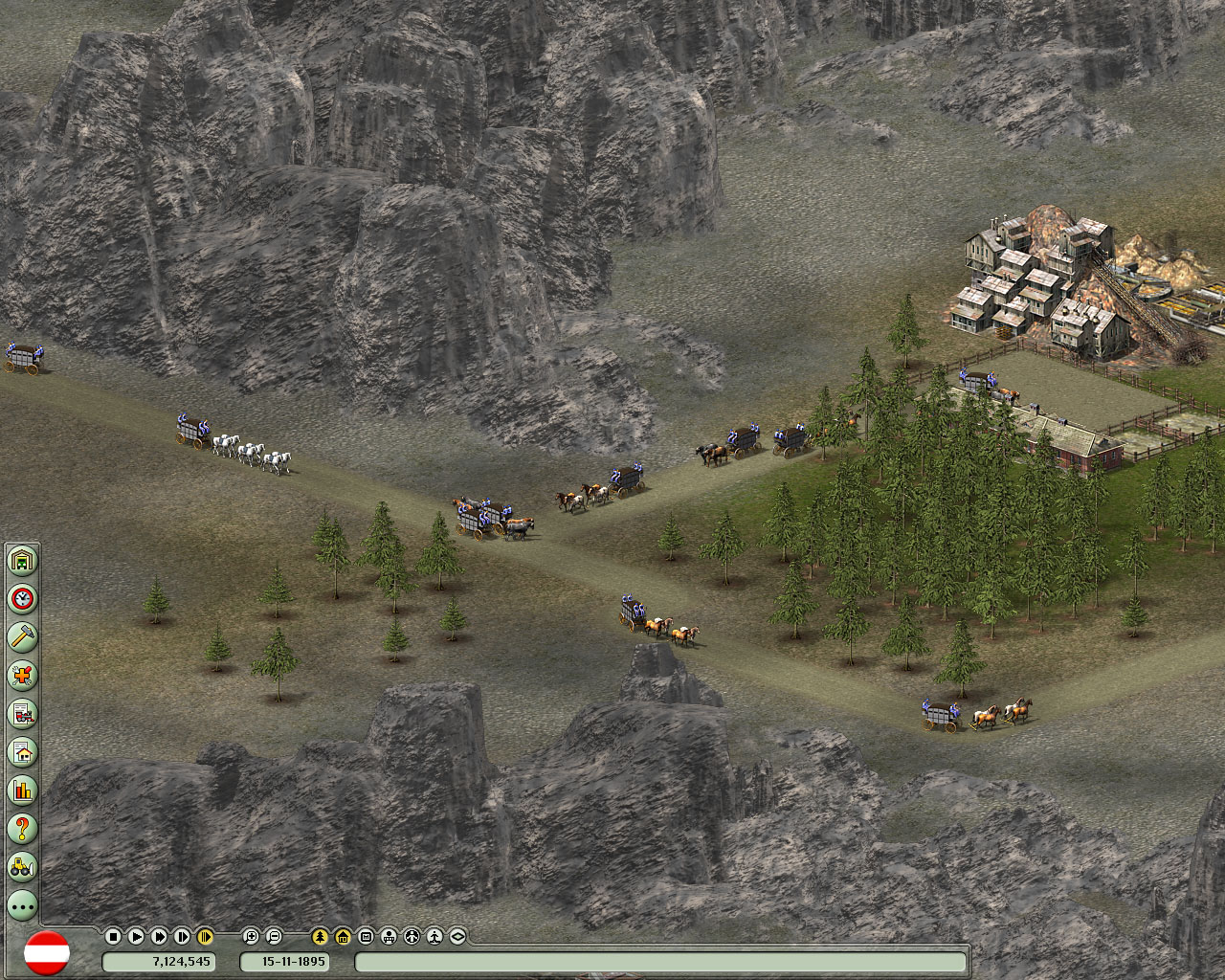Open the wrench and plus repair menu

point(22,675)
